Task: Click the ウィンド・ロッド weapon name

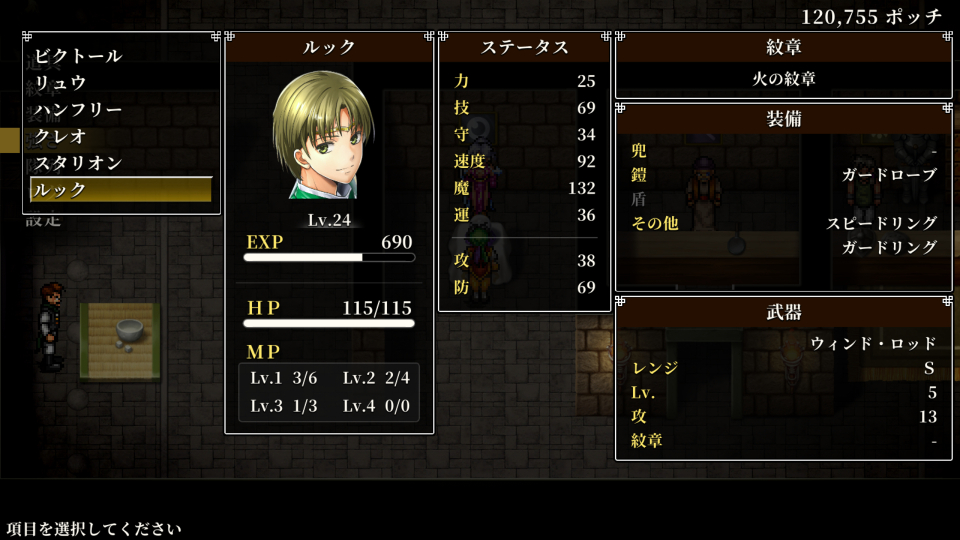Action: (872, 343)
